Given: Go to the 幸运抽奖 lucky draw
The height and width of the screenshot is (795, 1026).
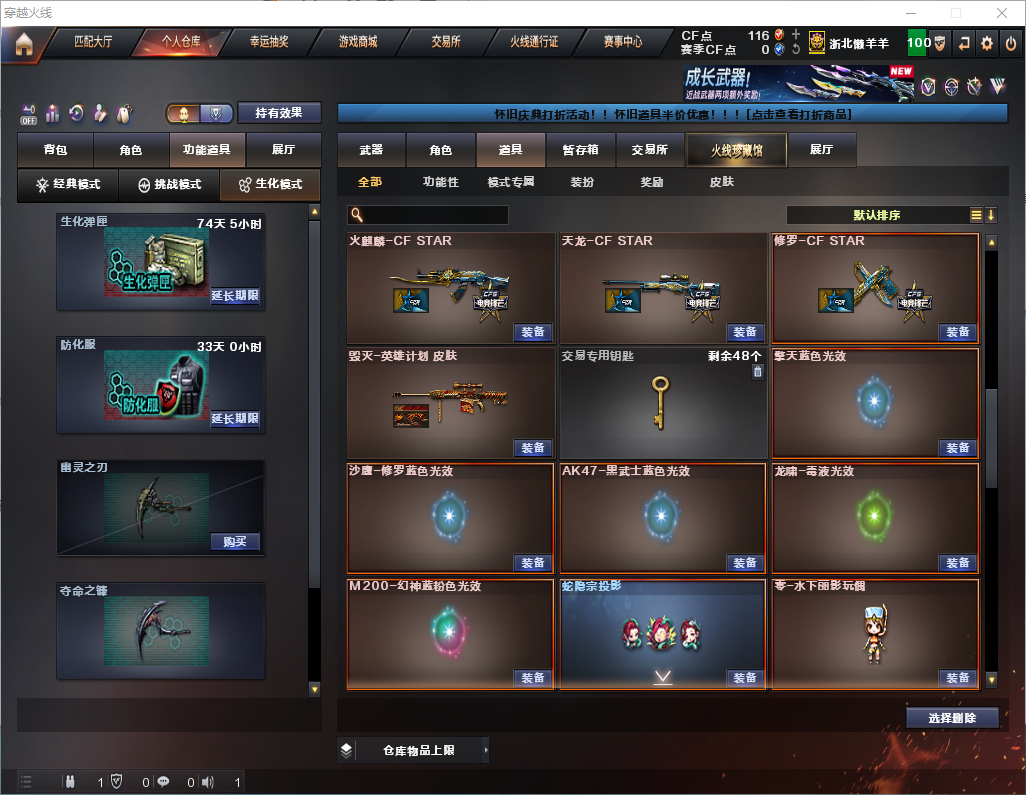Looking at the screenshot, I should click(x=268, y=42).
